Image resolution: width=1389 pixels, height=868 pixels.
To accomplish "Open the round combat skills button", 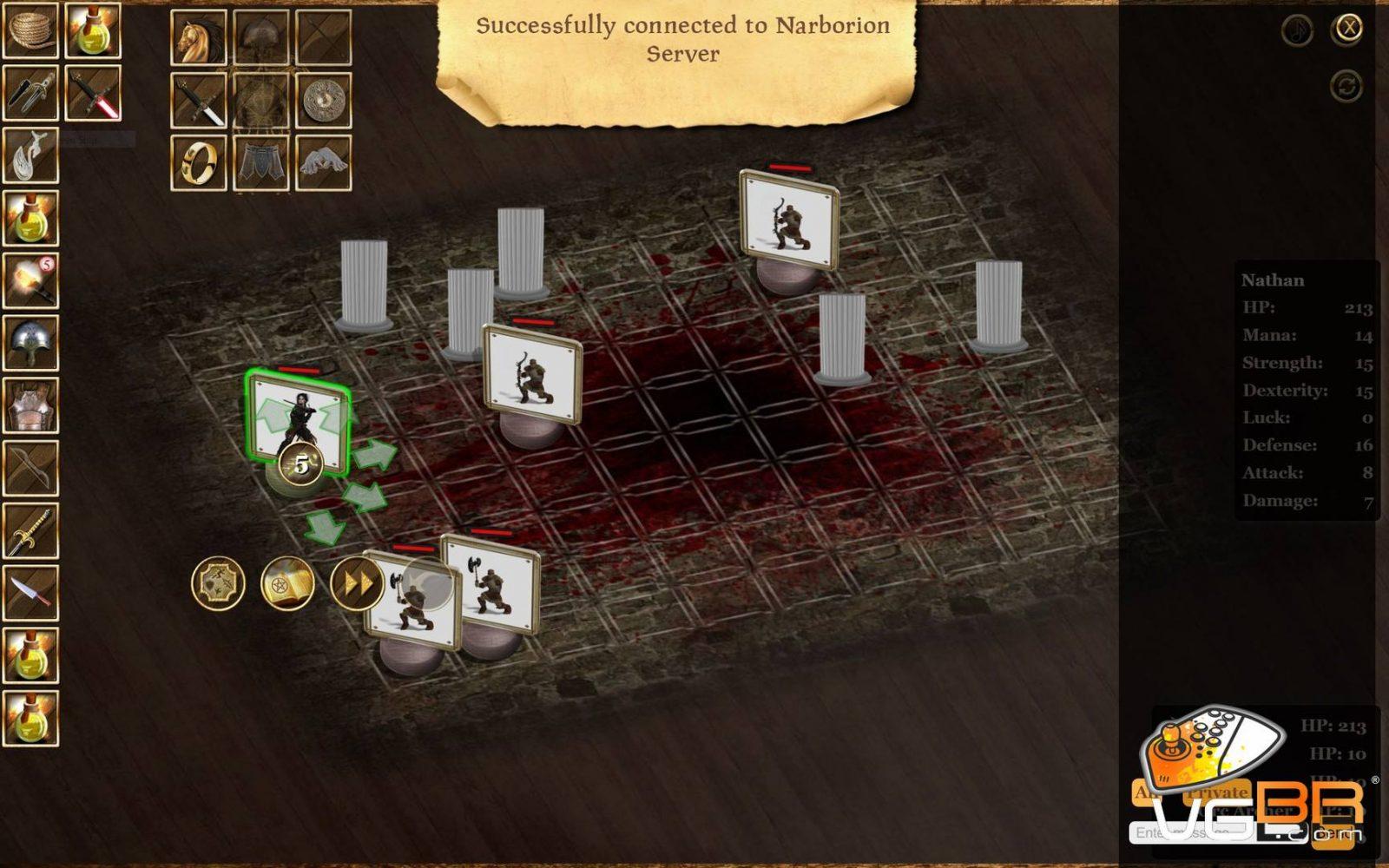I will pos(218,583).
